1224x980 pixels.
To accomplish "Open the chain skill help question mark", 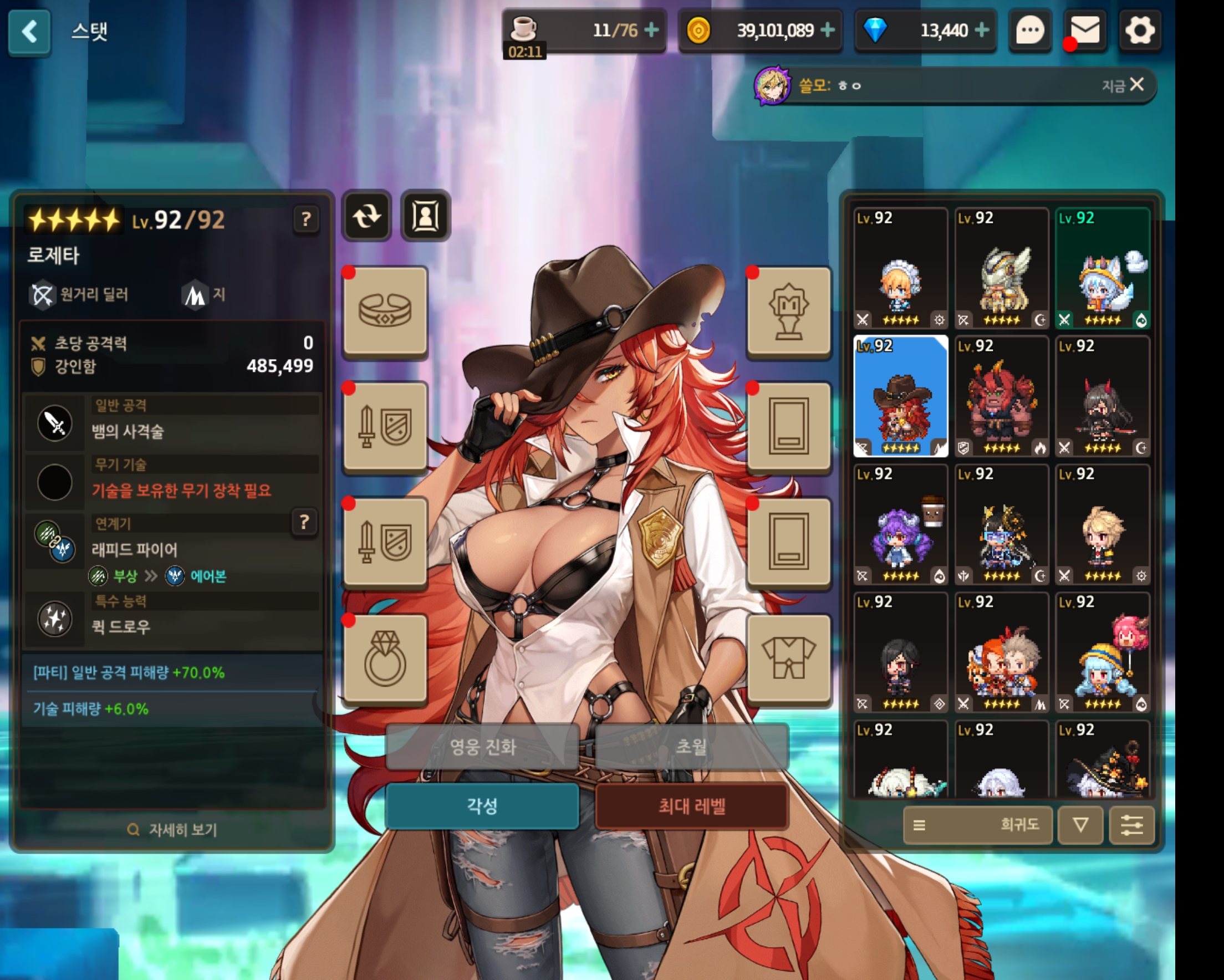I will pyautogui.click(x=304, y=522).
